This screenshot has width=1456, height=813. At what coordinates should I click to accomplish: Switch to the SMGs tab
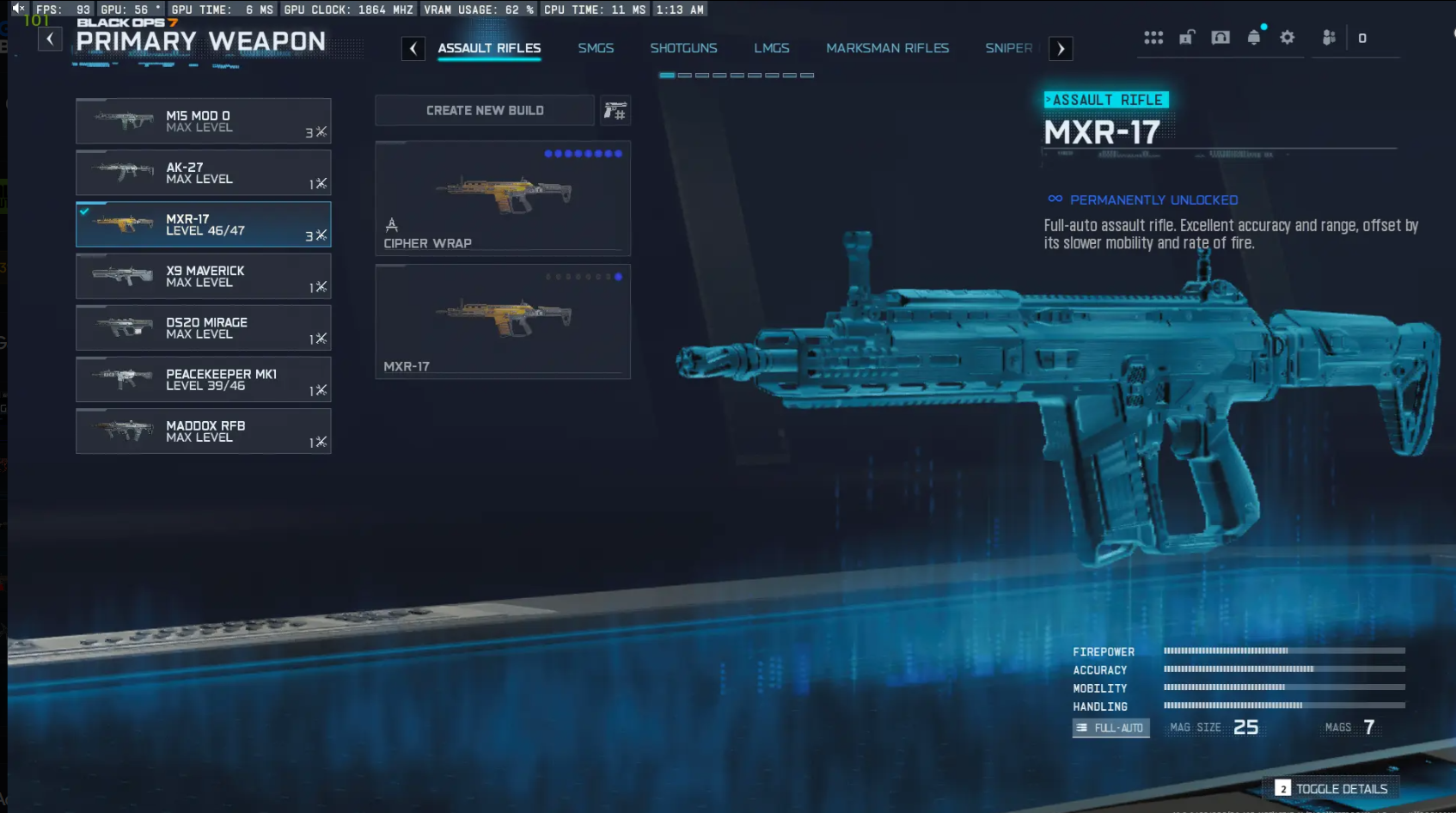(596, 48)
